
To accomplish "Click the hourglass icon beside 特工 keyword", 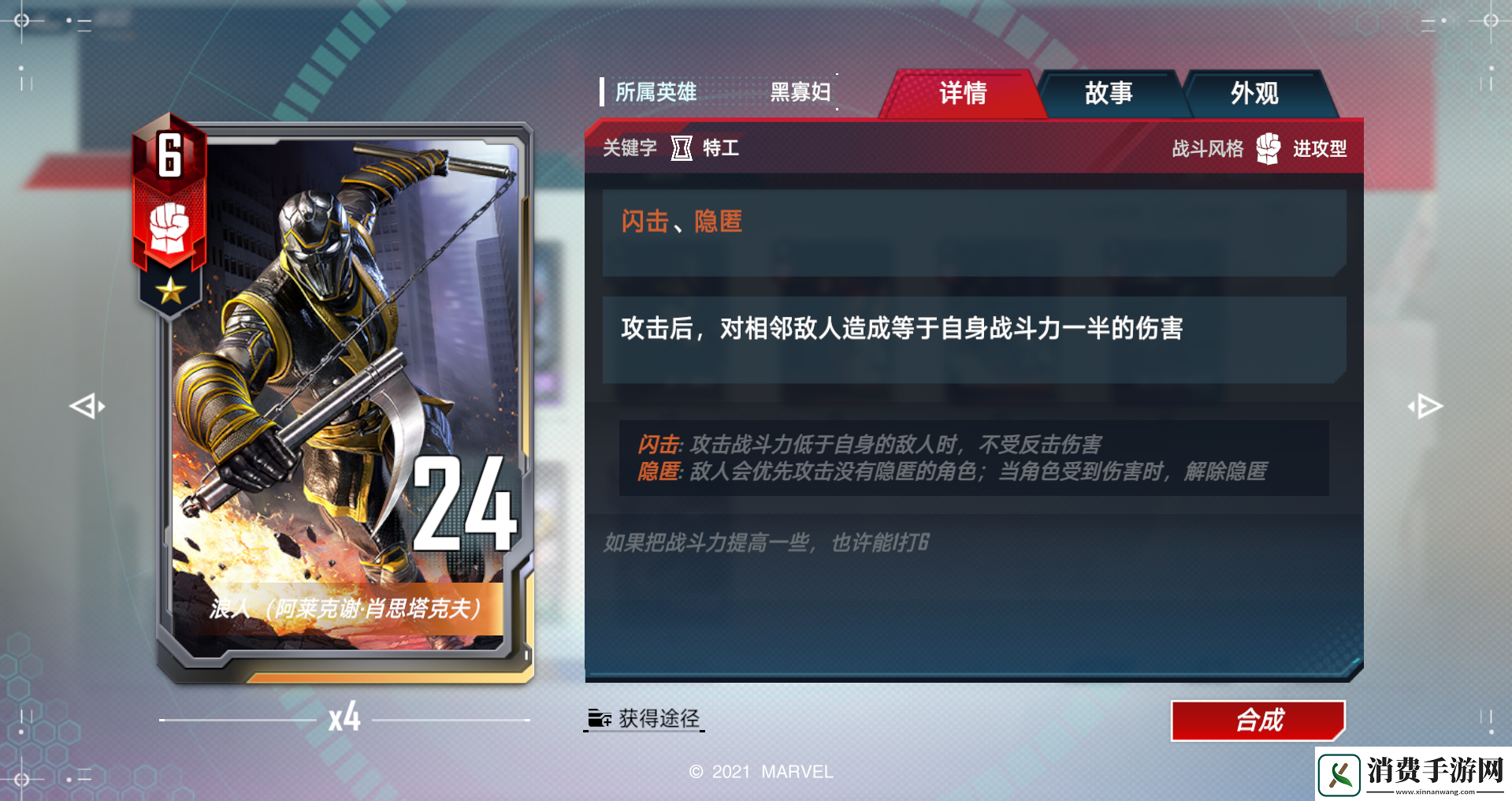I will click(x=681, y=148).
